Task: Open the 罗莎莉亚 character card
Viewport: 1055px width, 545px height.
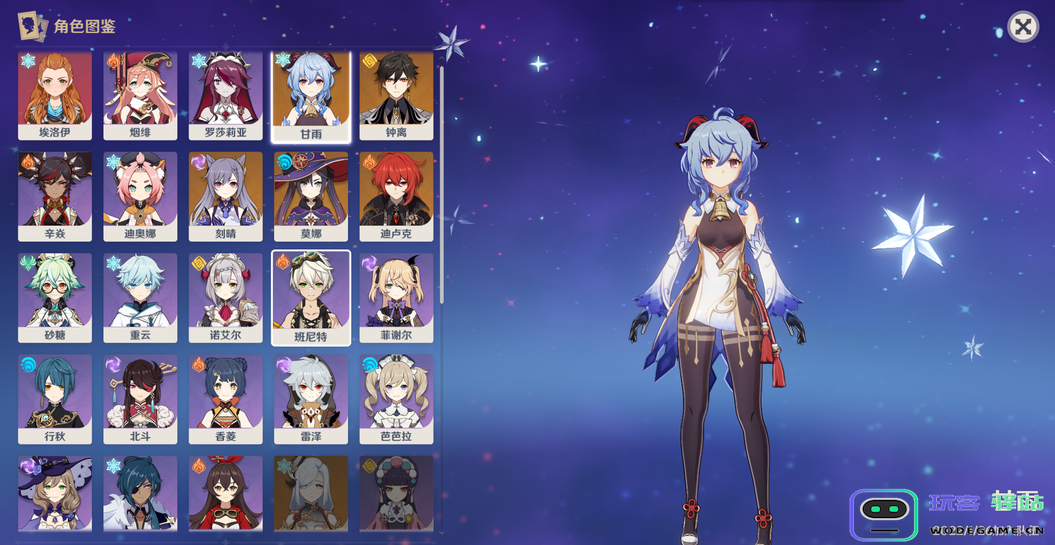Action: tap(226, 95)
